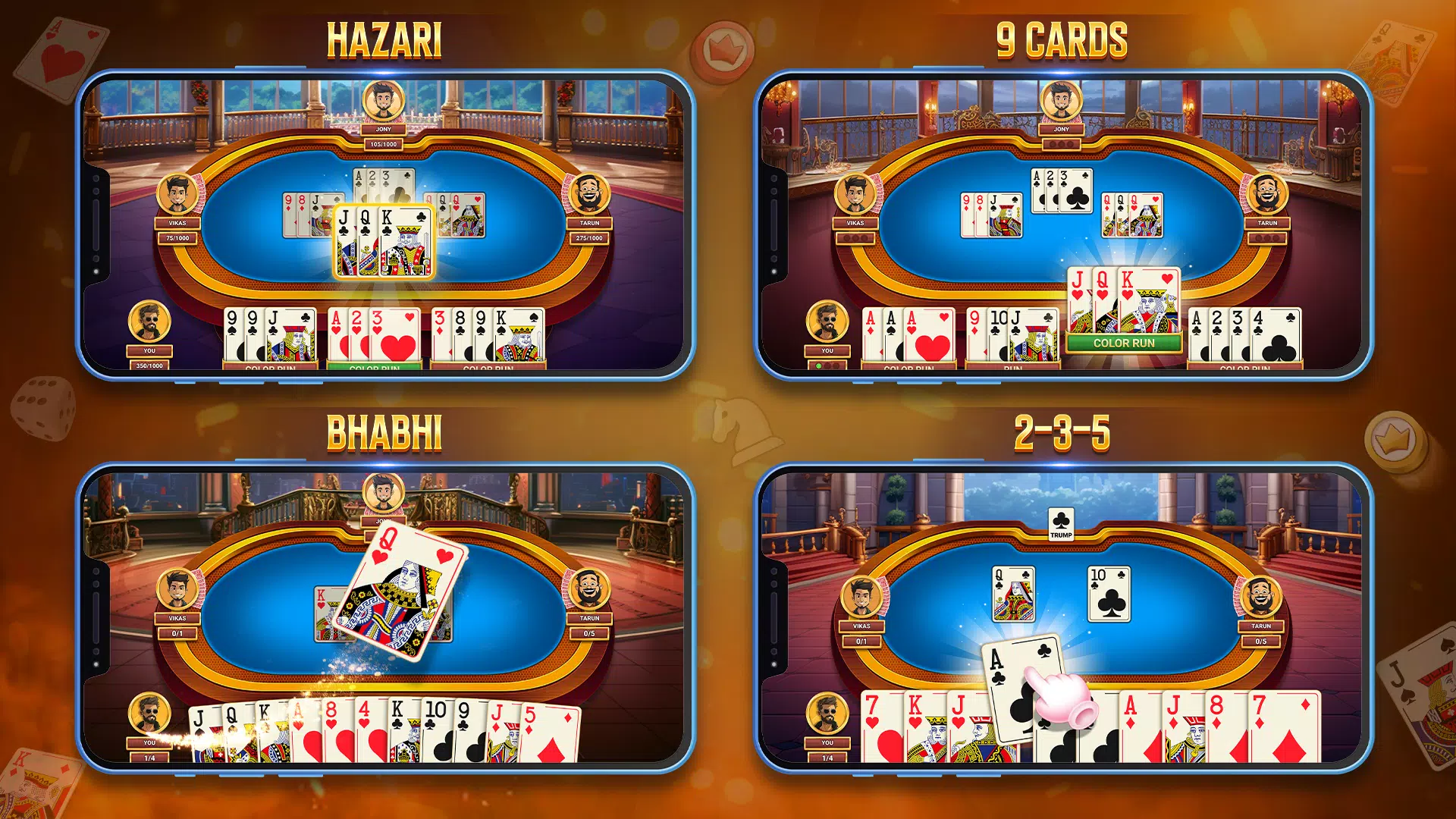
Task: Select the highlighted J Q K meld in Hazari
Action: pyautogui.click(x=384, y=243)
